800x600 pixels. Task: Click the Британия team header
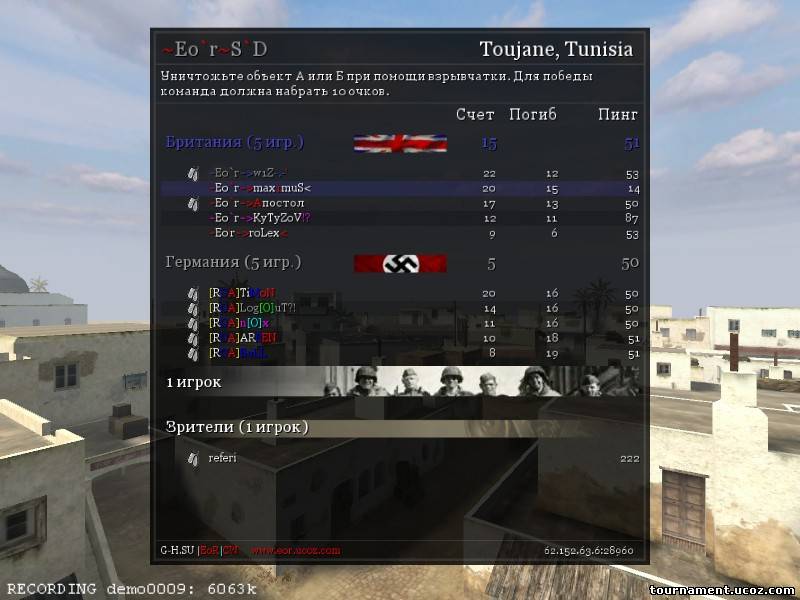(x=234, y=142)
